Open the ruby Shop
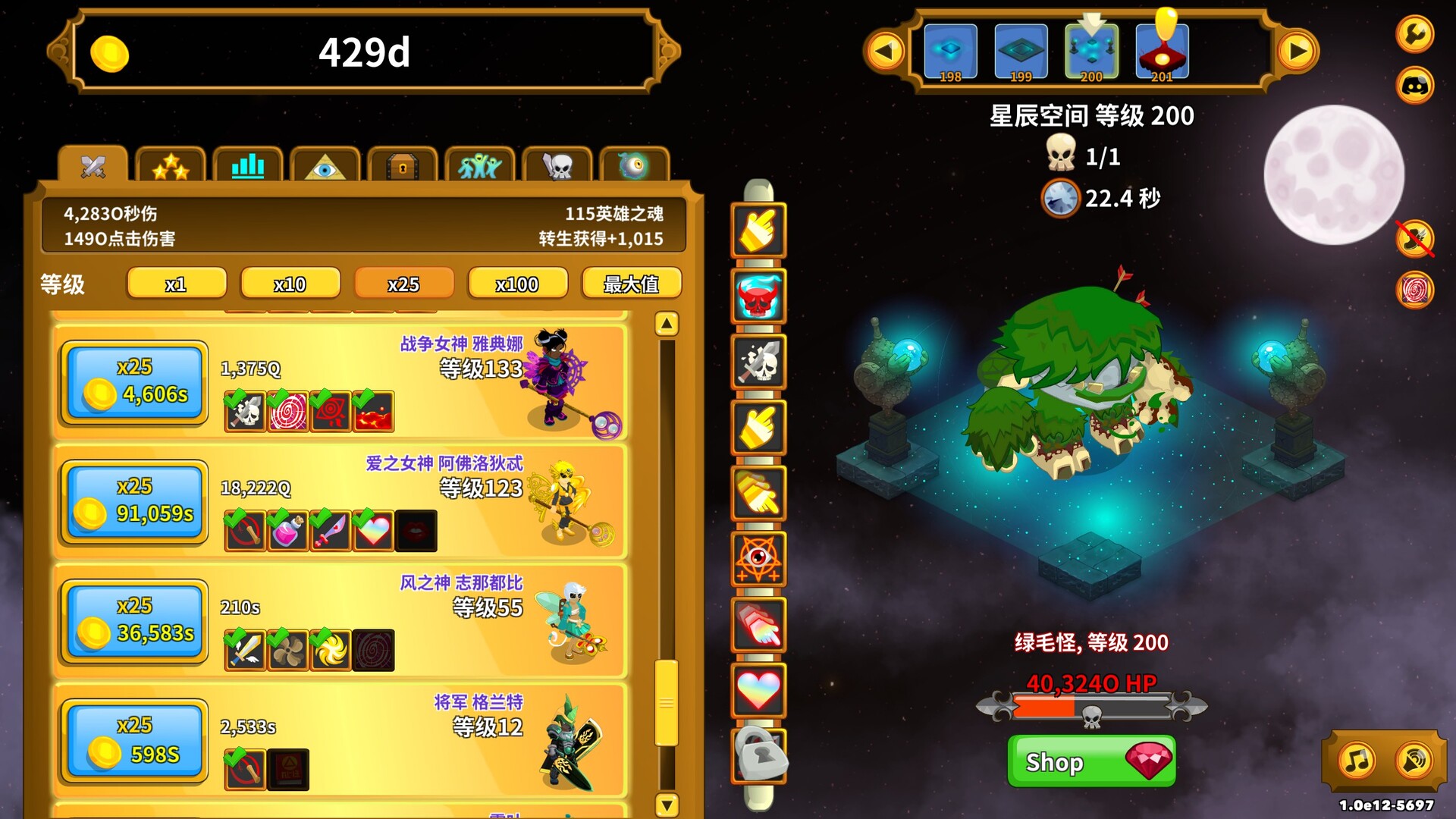The height and width of the screenshot is (819, 1456). 1091,761
